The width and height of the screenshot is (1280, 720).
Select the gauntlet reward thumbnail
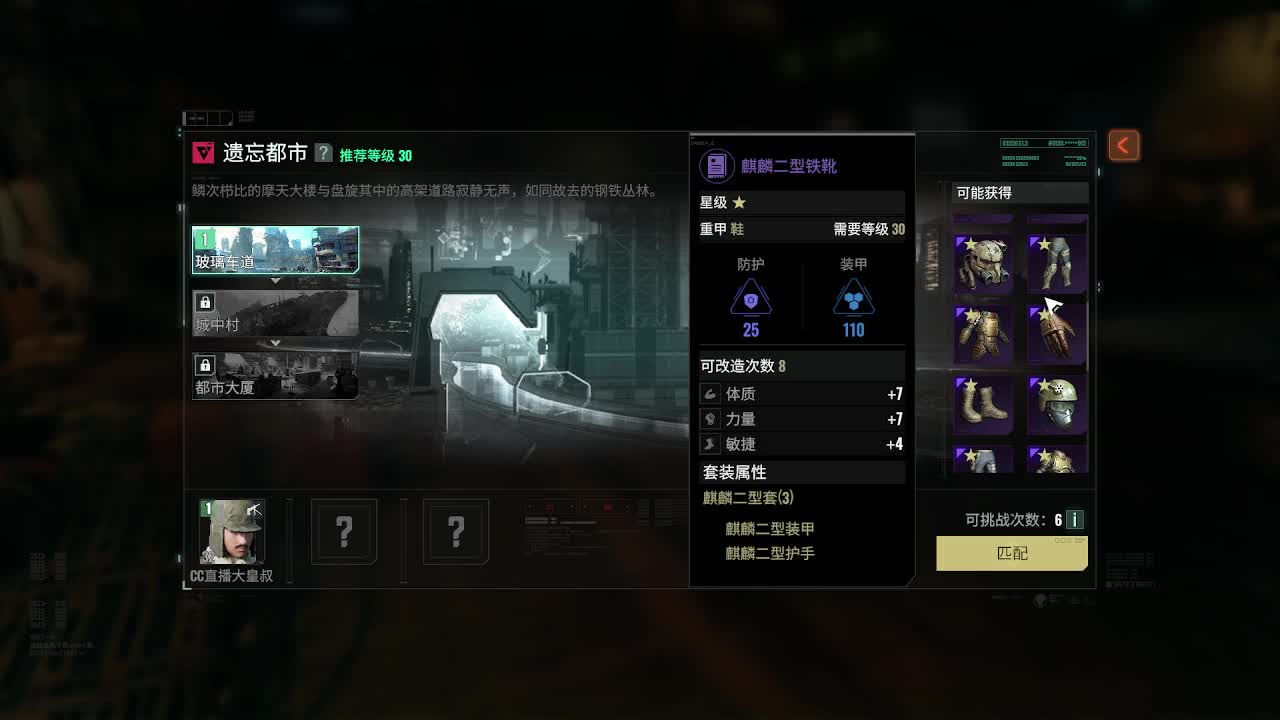coord(1056,333)
